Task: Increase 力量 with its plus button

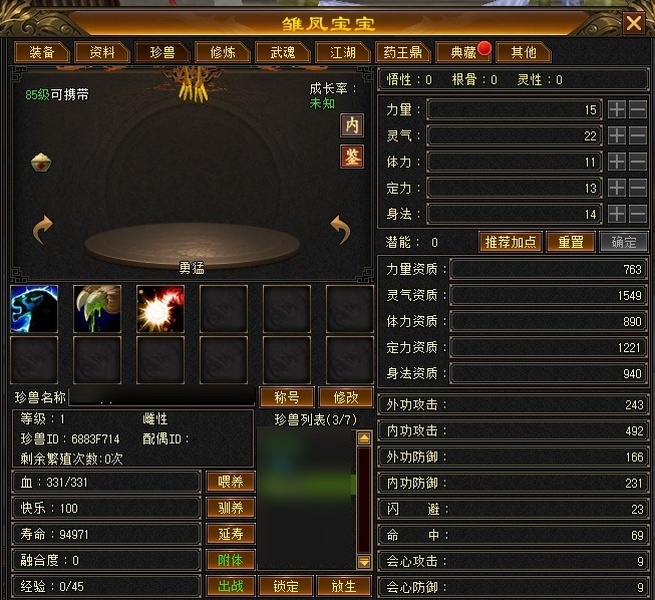Action: [617, 109]
